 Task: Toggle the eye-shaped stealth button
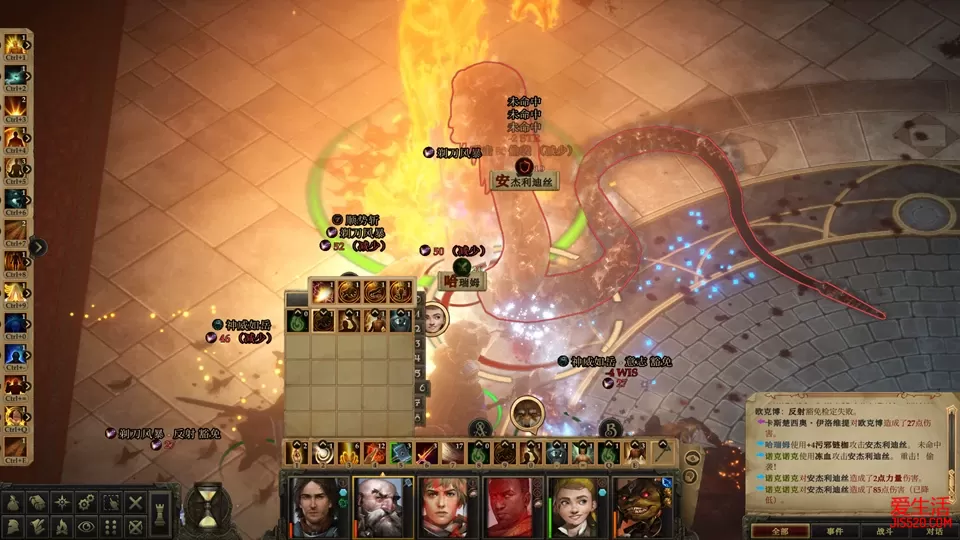coord(87,526)
